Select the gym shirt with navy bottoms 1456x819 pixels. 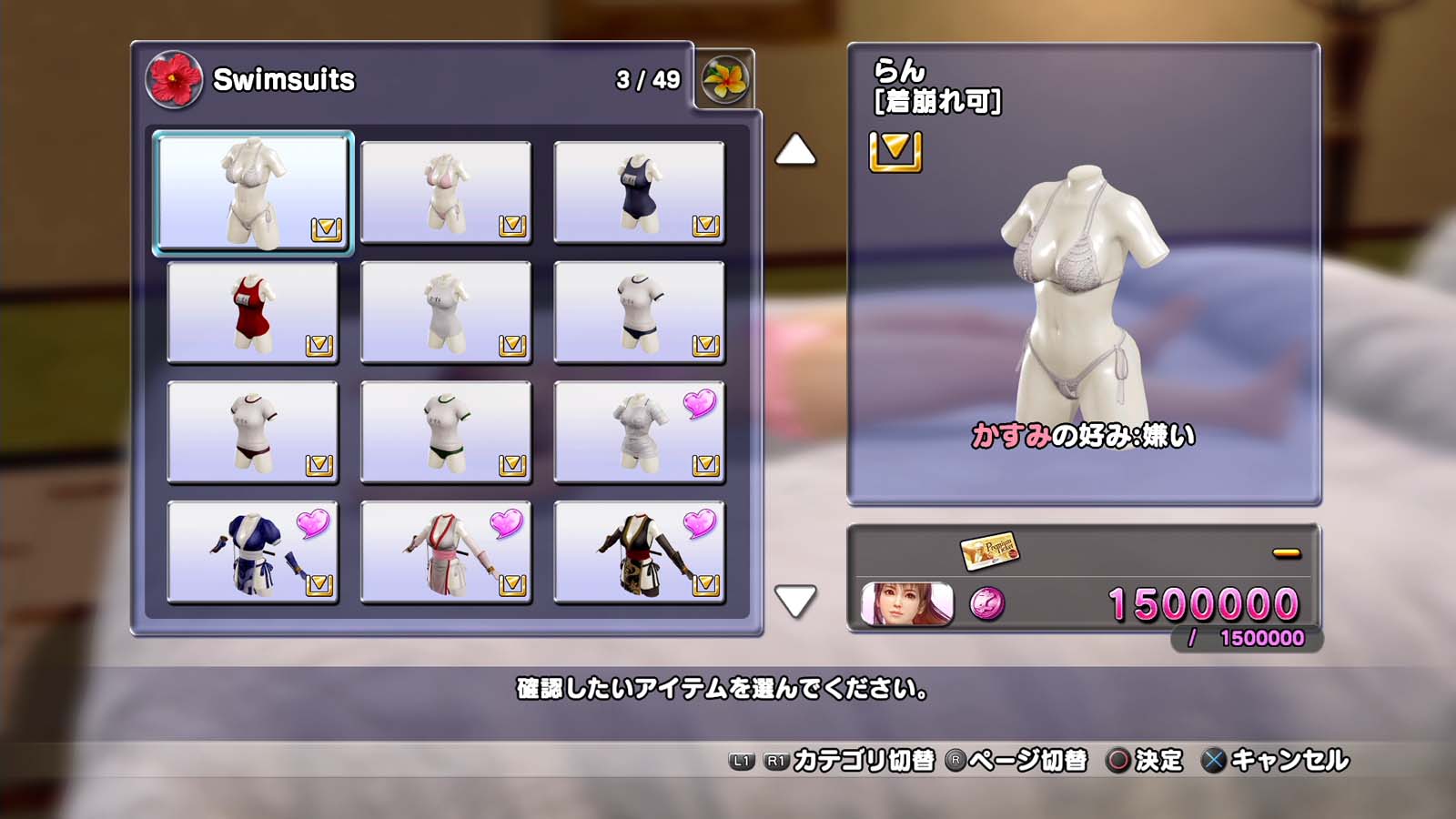click(639, 312)
